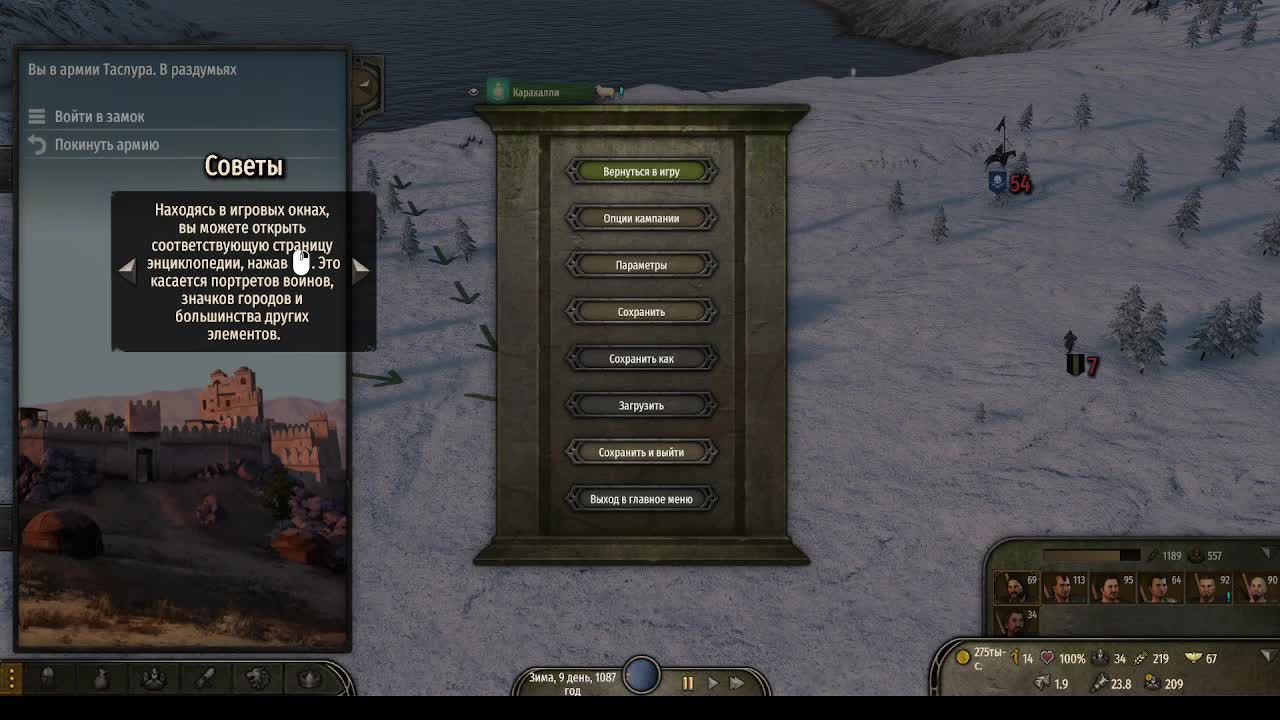Viewport: 1280px width, 720px height.
Task: Open the character screen helmet icon
Action: click(x=47, y=677)
